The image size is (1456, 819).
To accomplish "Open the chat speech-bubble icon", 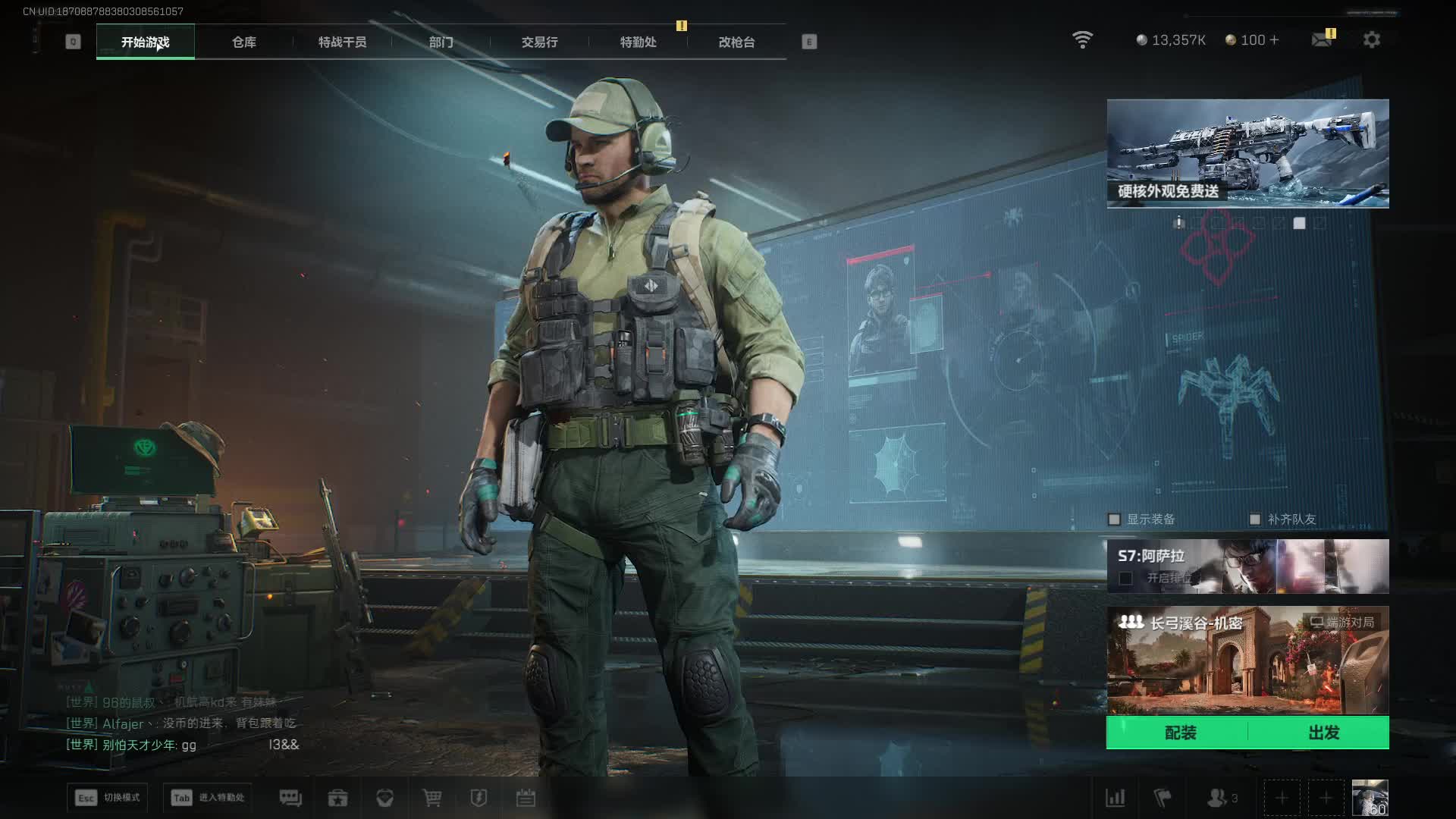I will click(290, 798).
